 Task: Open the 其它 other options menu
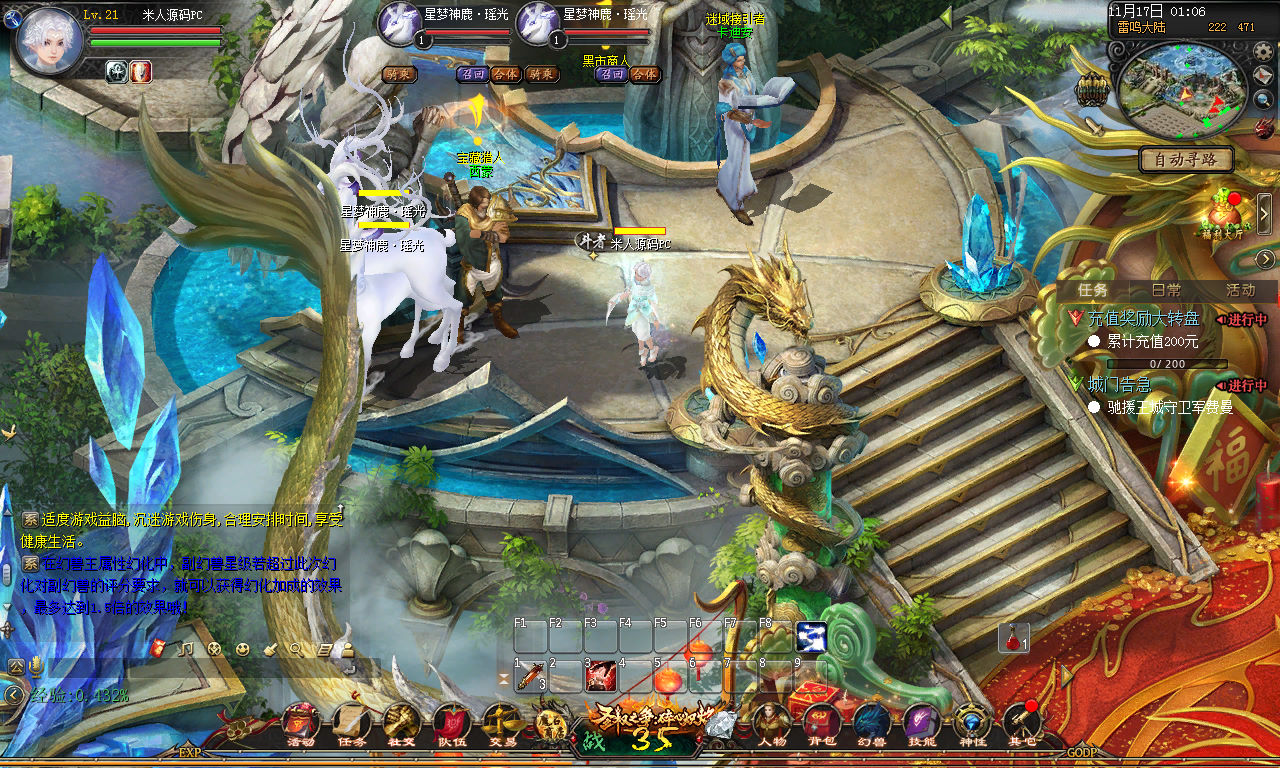(1021, 722)
